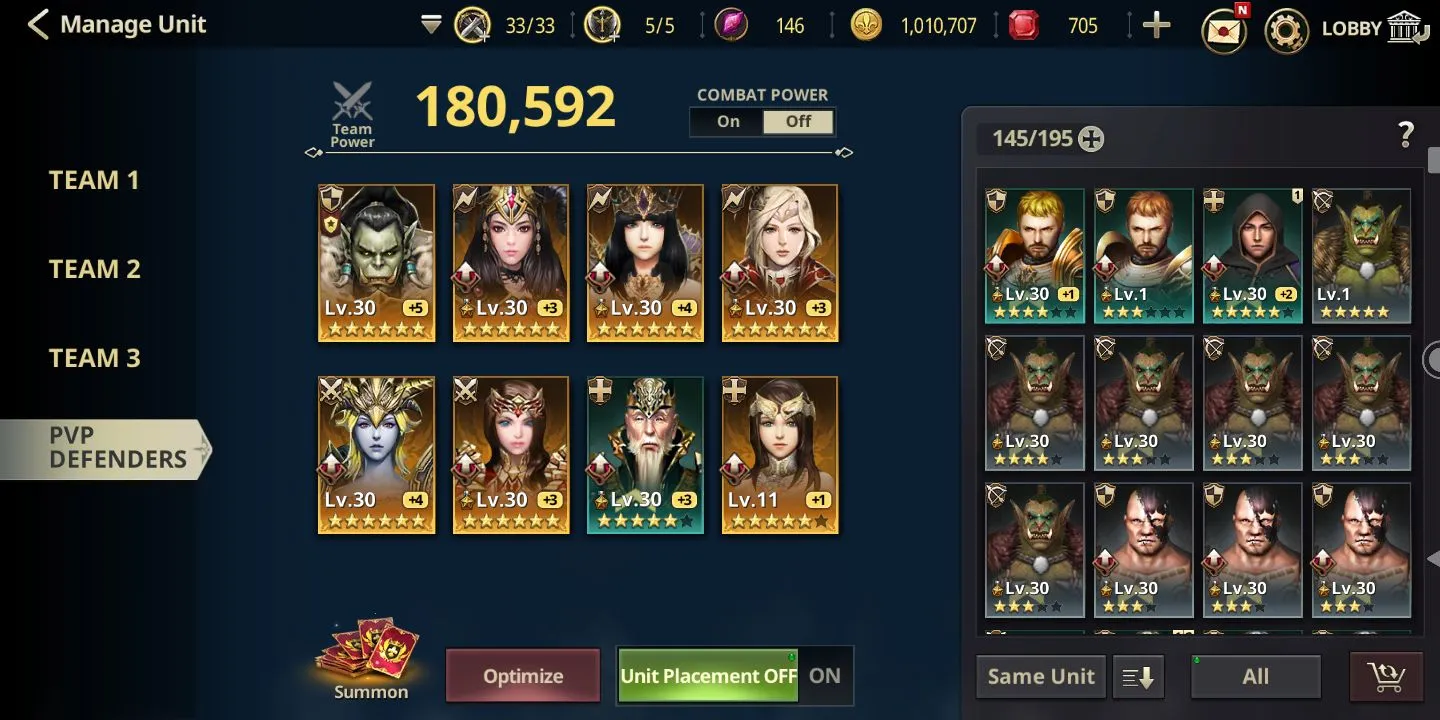Click the Optimize button
The height and width of the screenshot is (720, 1440).
click(523, 676)
